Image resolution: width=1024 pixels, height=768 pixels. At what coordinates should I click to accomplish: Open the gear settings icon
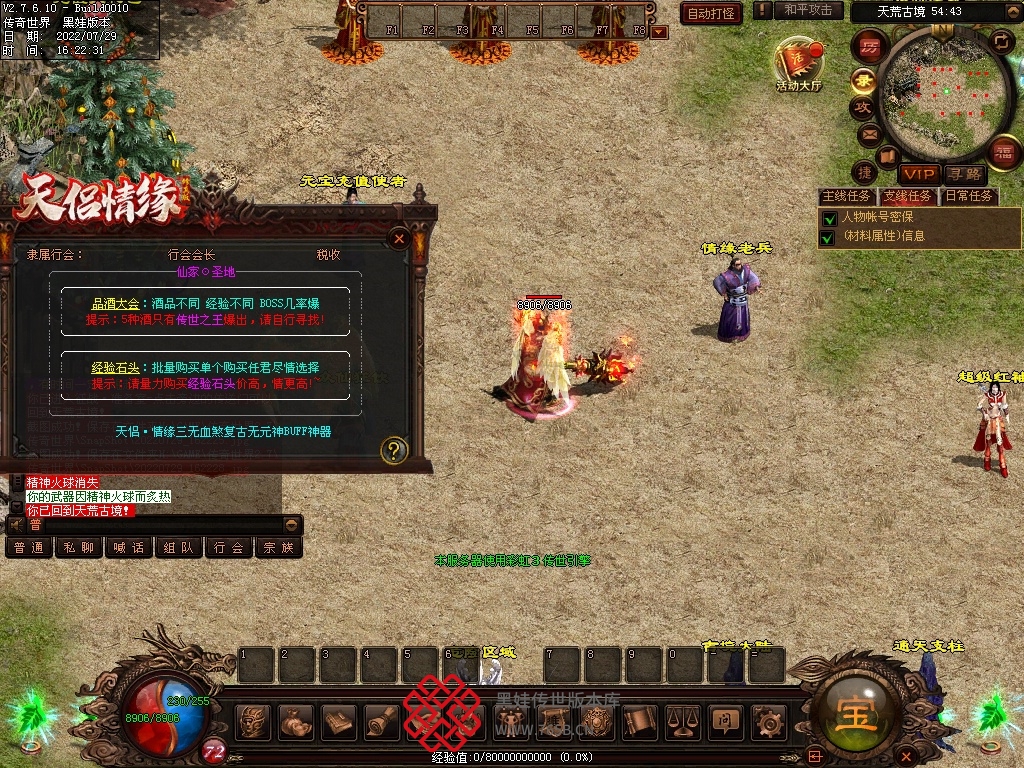click(768, 721)
